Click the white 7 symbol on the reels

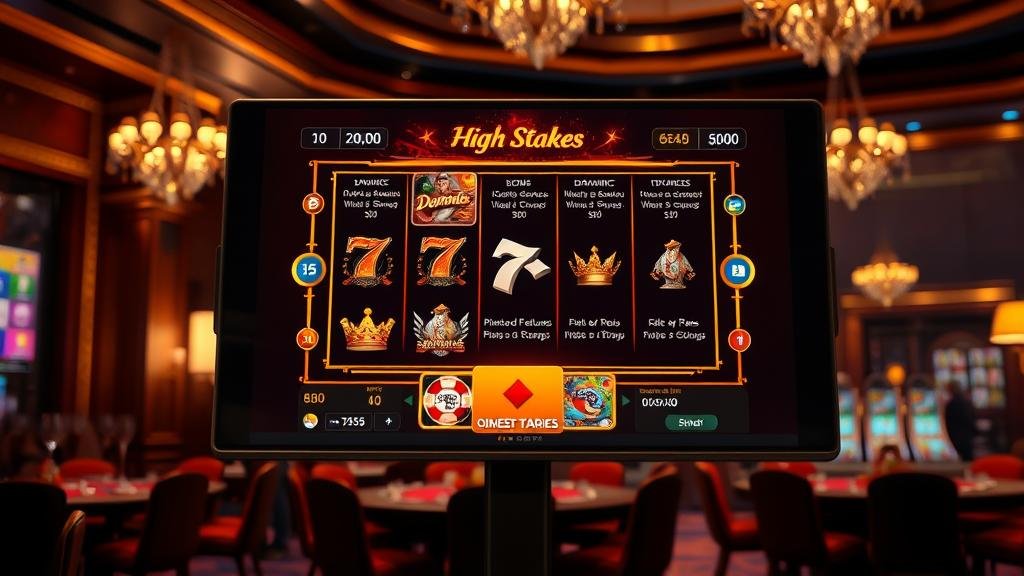coord(520,265)
